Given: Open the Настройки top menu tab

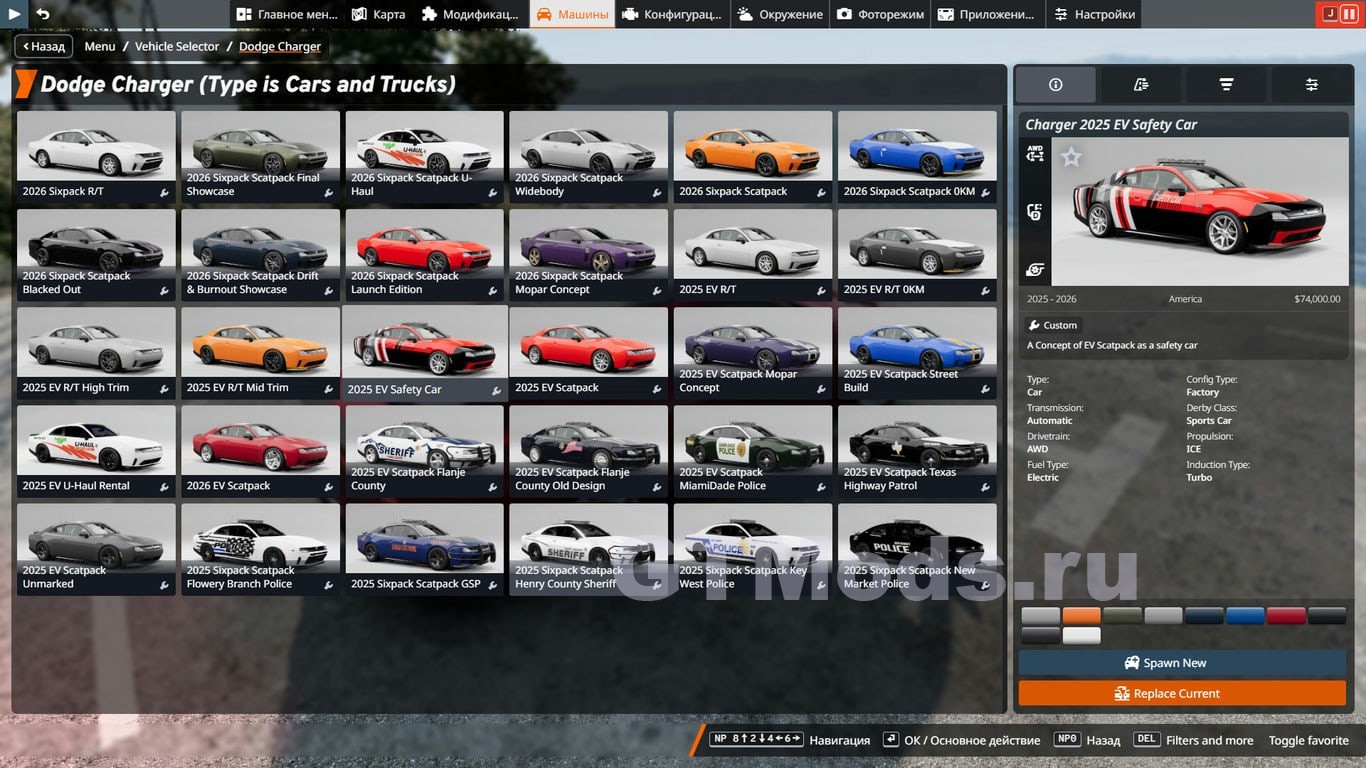Looking at the screenshot, I should click(1094, 14).
